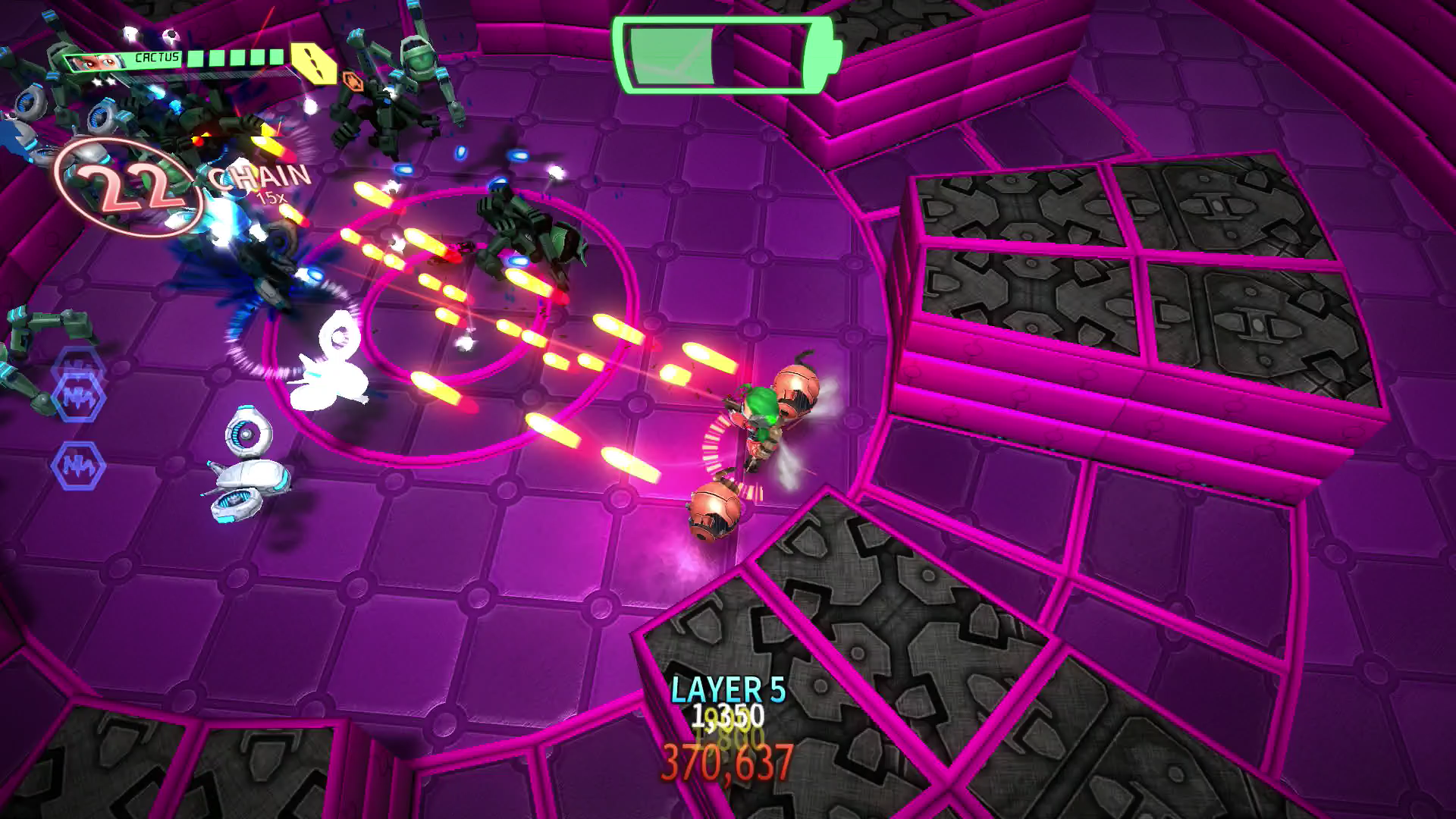Screen dimensions: 1456x819
Task: Click the Cactus character portrait
Action: [97, 62]
